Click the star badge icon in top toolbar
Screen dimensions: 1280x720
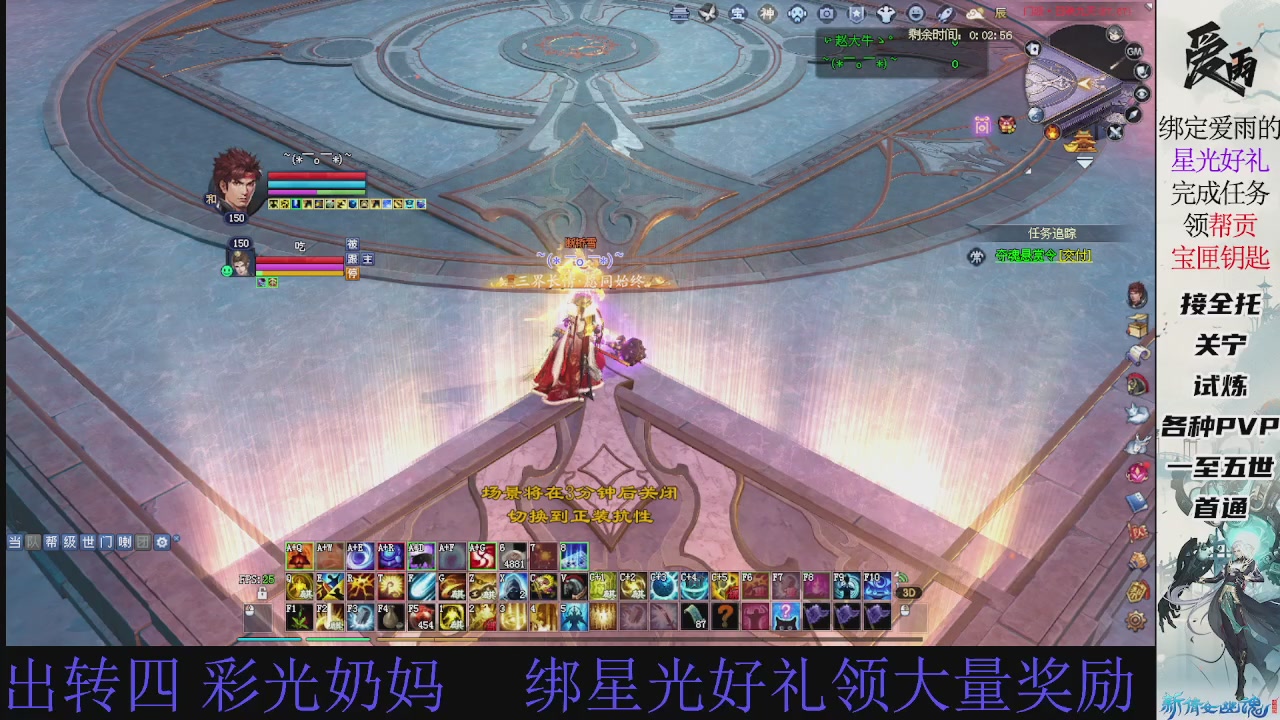coord(857,14)
